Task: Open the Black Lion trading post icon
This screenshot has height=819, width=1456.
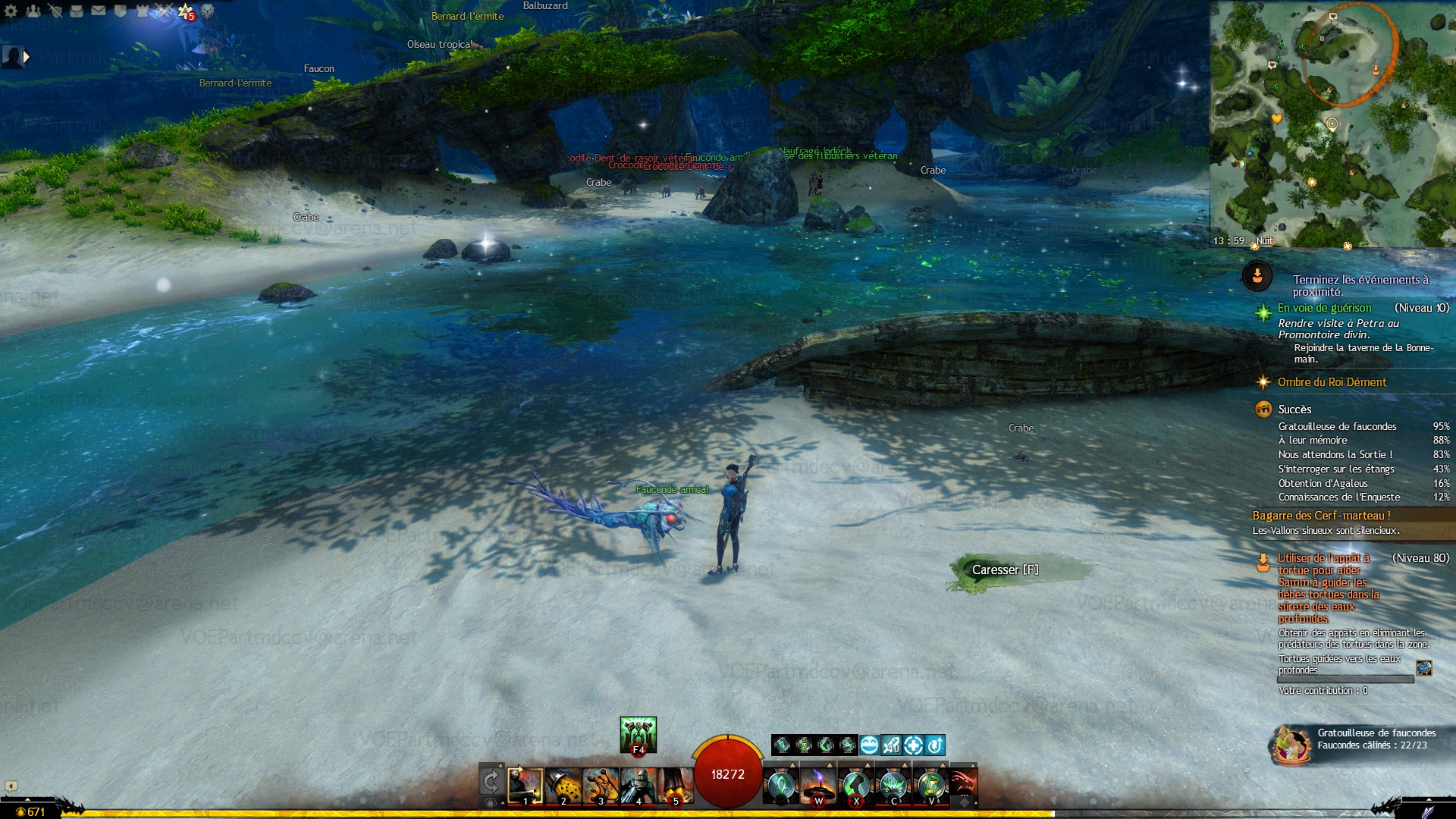Action: coord(208,11)
